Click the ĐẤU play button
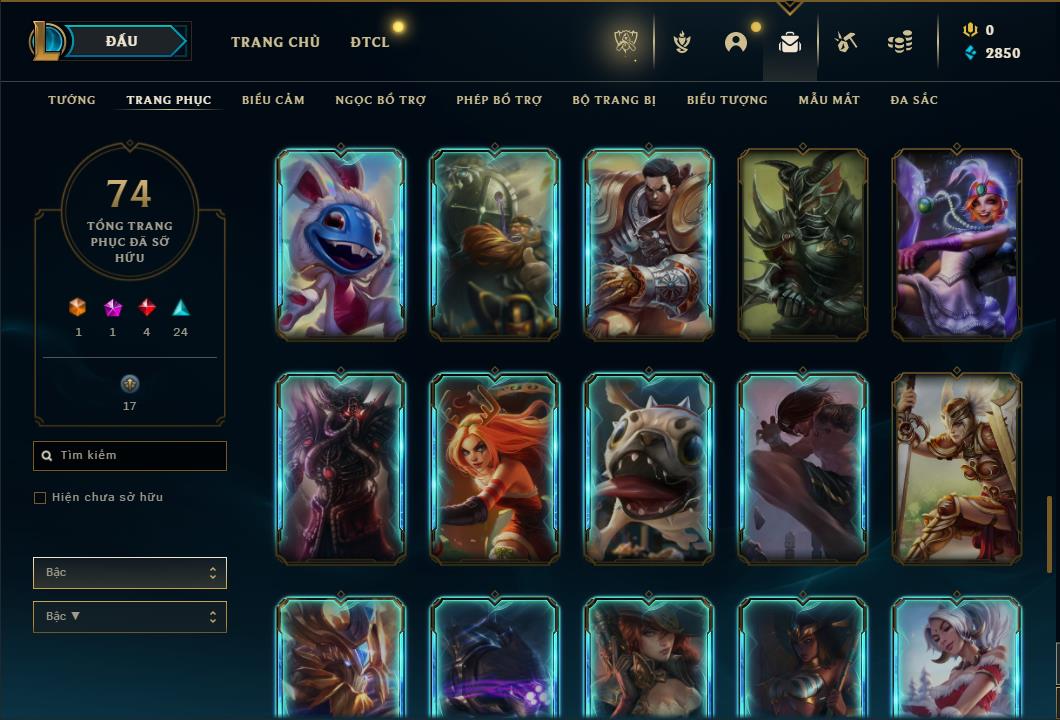 121,41
